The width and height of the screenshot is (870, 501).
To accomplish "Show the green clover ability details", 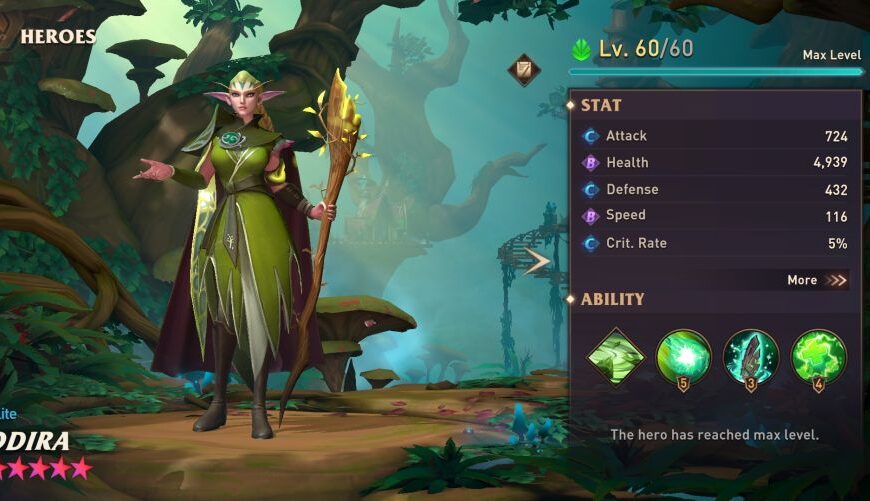I will 818,356.
